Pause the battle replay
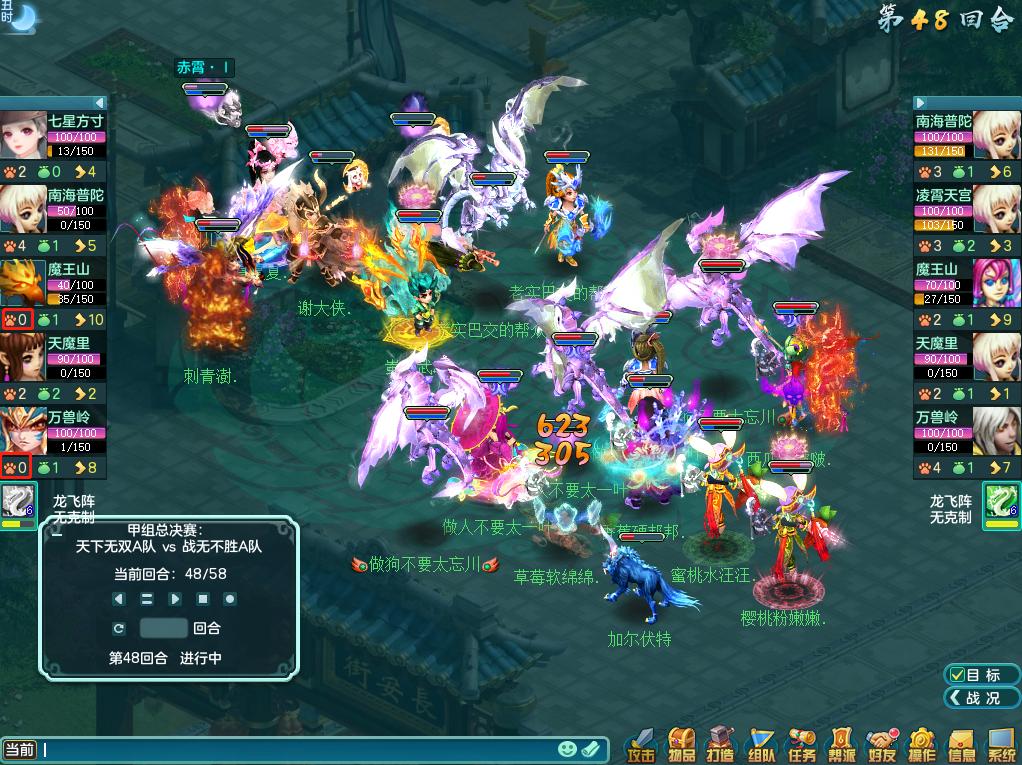The image size is (1022, 765). pyautogui.click(x=146, y=599)
